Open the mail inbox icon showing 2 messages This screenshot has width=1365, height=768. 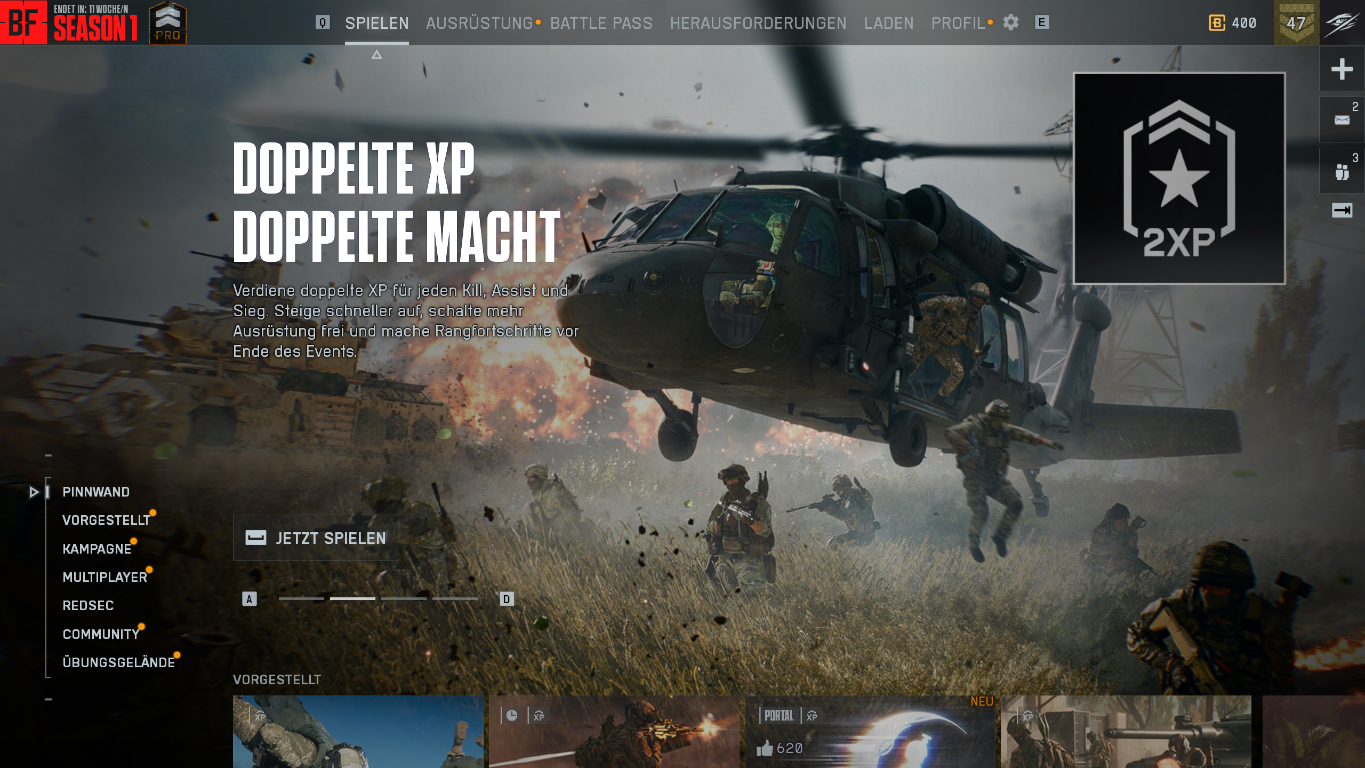1341,119
